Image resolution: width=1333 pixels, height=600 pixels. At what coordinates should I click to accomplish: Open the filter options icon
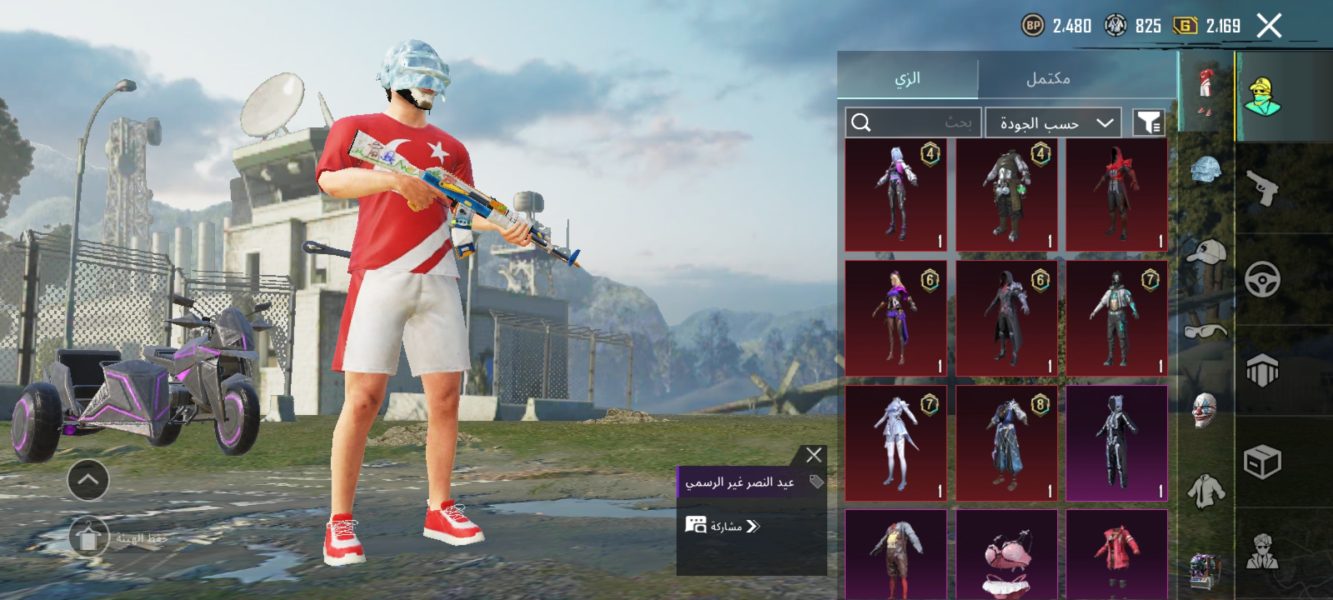click(x=1149, y=123)
